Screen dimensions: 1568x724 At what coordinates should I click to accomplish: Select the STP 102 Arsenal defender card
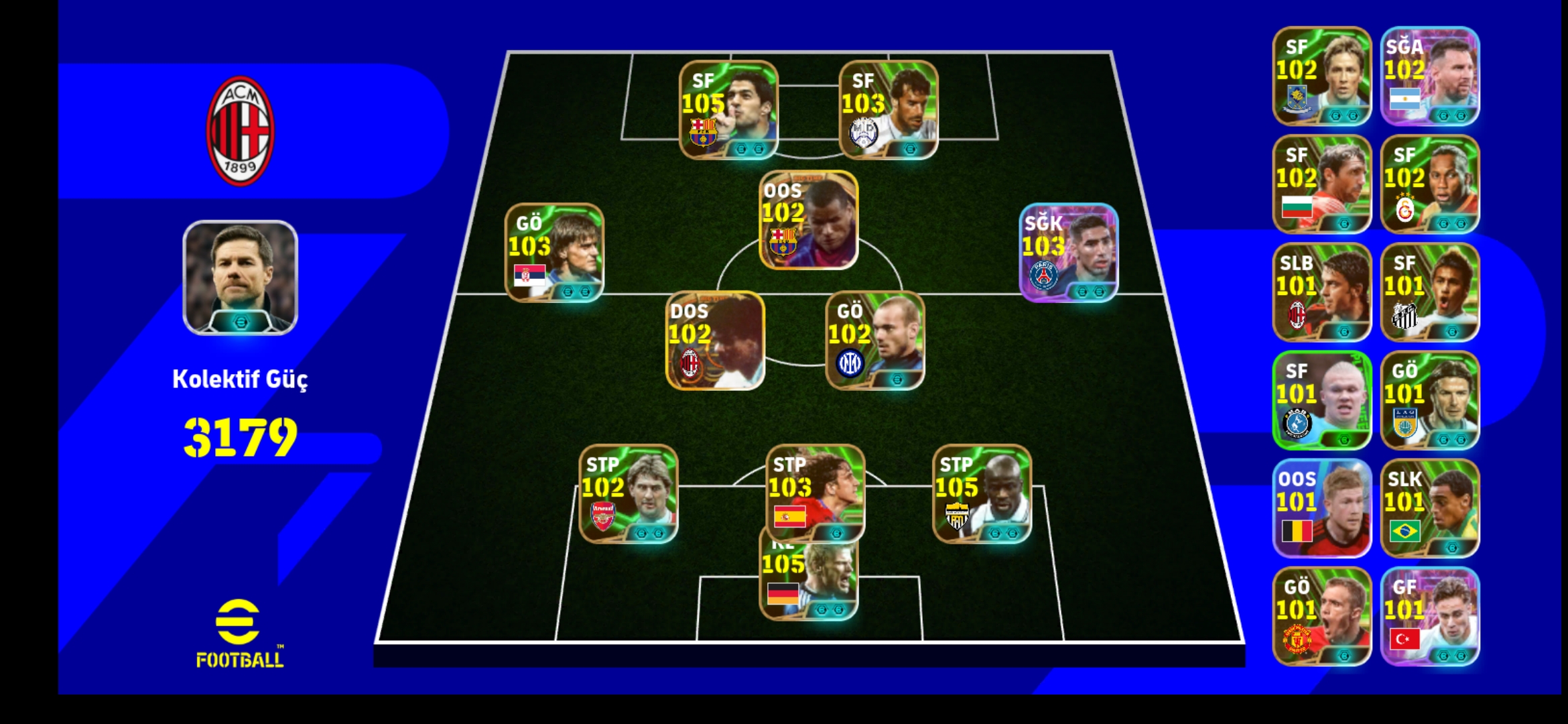(x=629, y=494)
